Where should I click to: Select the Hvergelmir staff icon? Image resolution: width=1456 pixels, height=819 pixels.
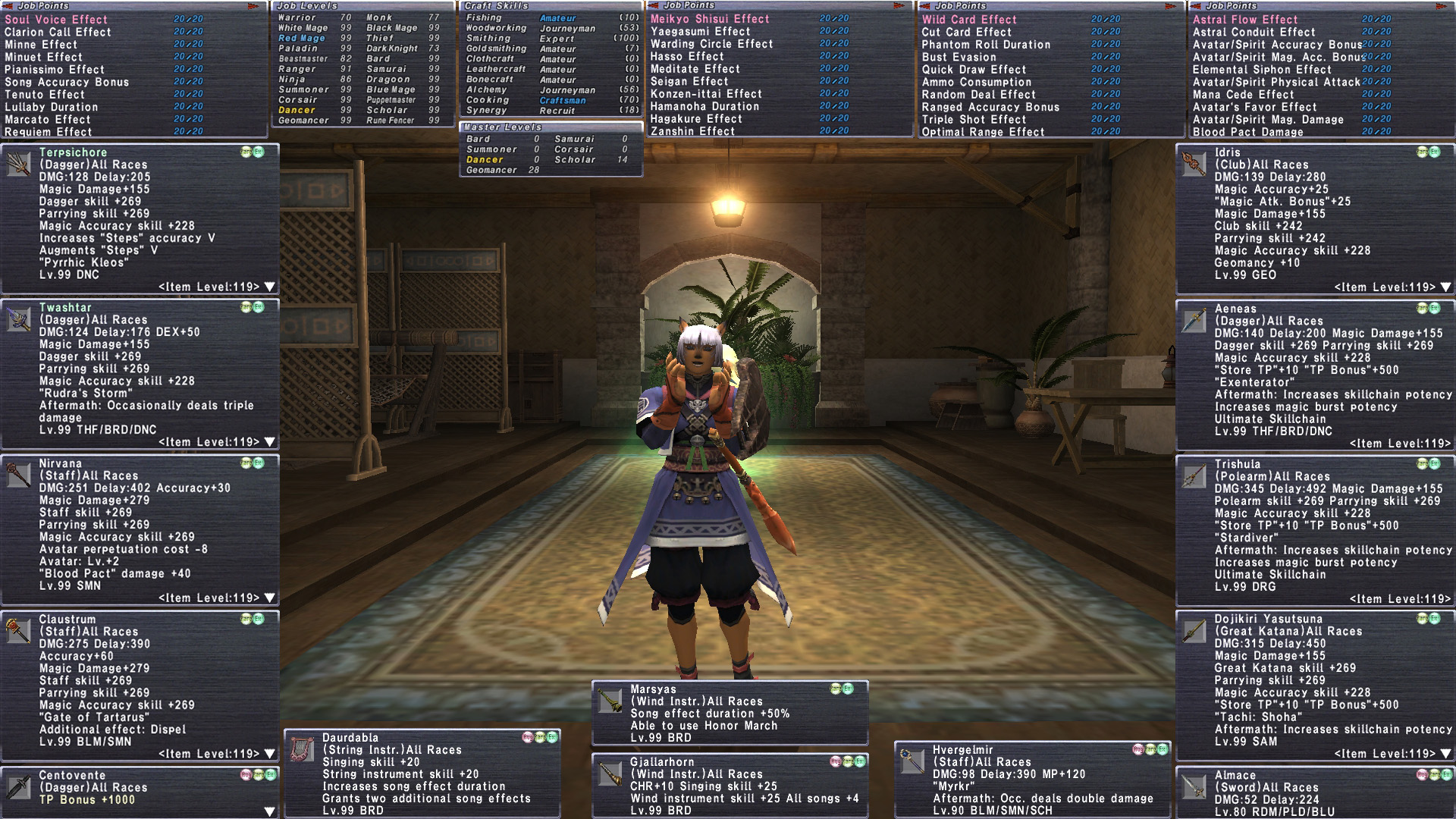(912, 761)
